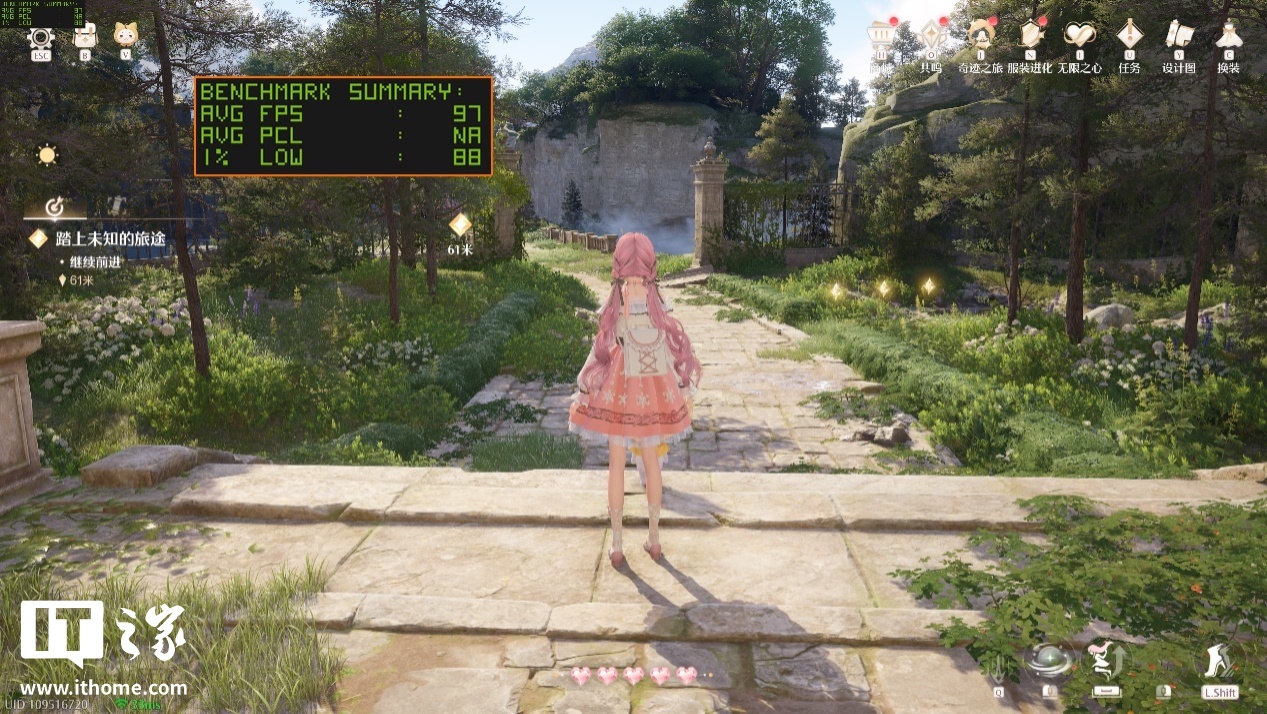Open the 共鸣 resonance menu
The width and height of the screenshot is (1267, 714).
click(x=931, y=36)
